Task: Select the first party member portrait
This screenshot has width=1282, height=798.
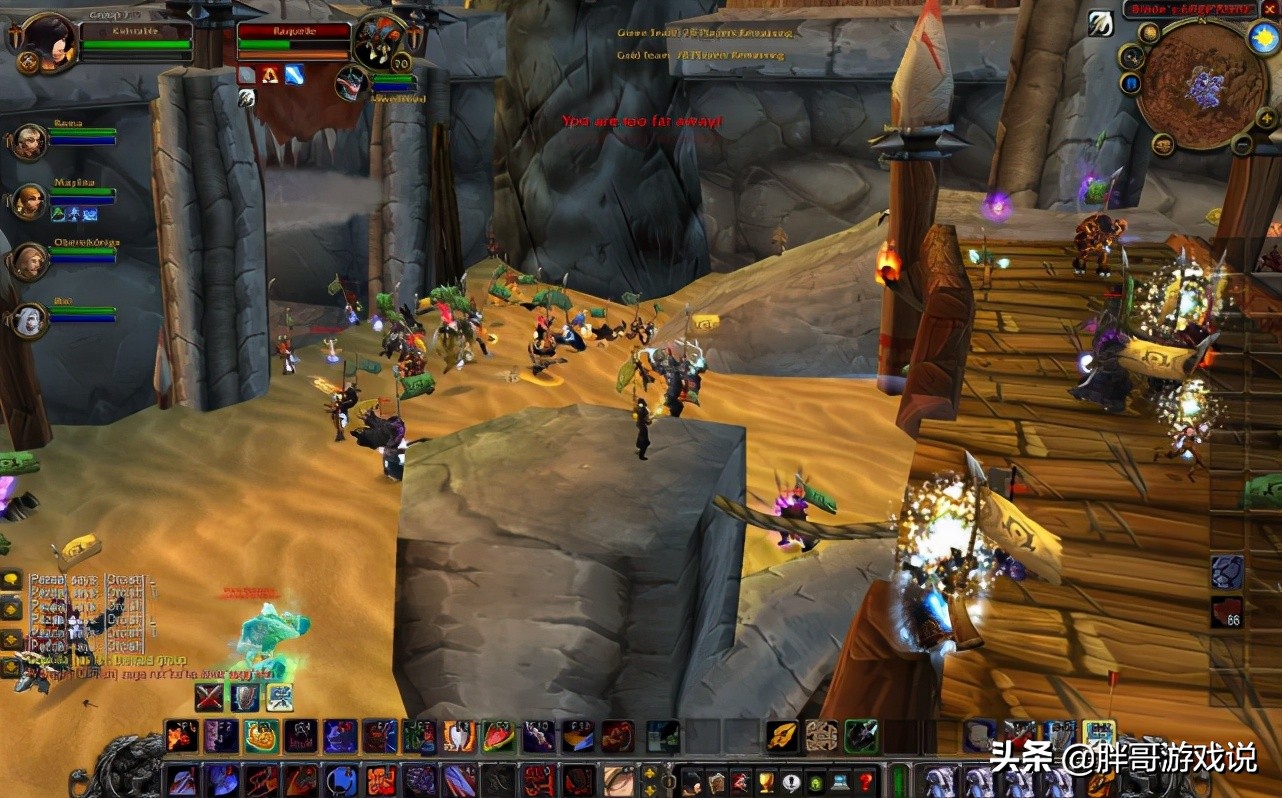Action: [28, 141]
